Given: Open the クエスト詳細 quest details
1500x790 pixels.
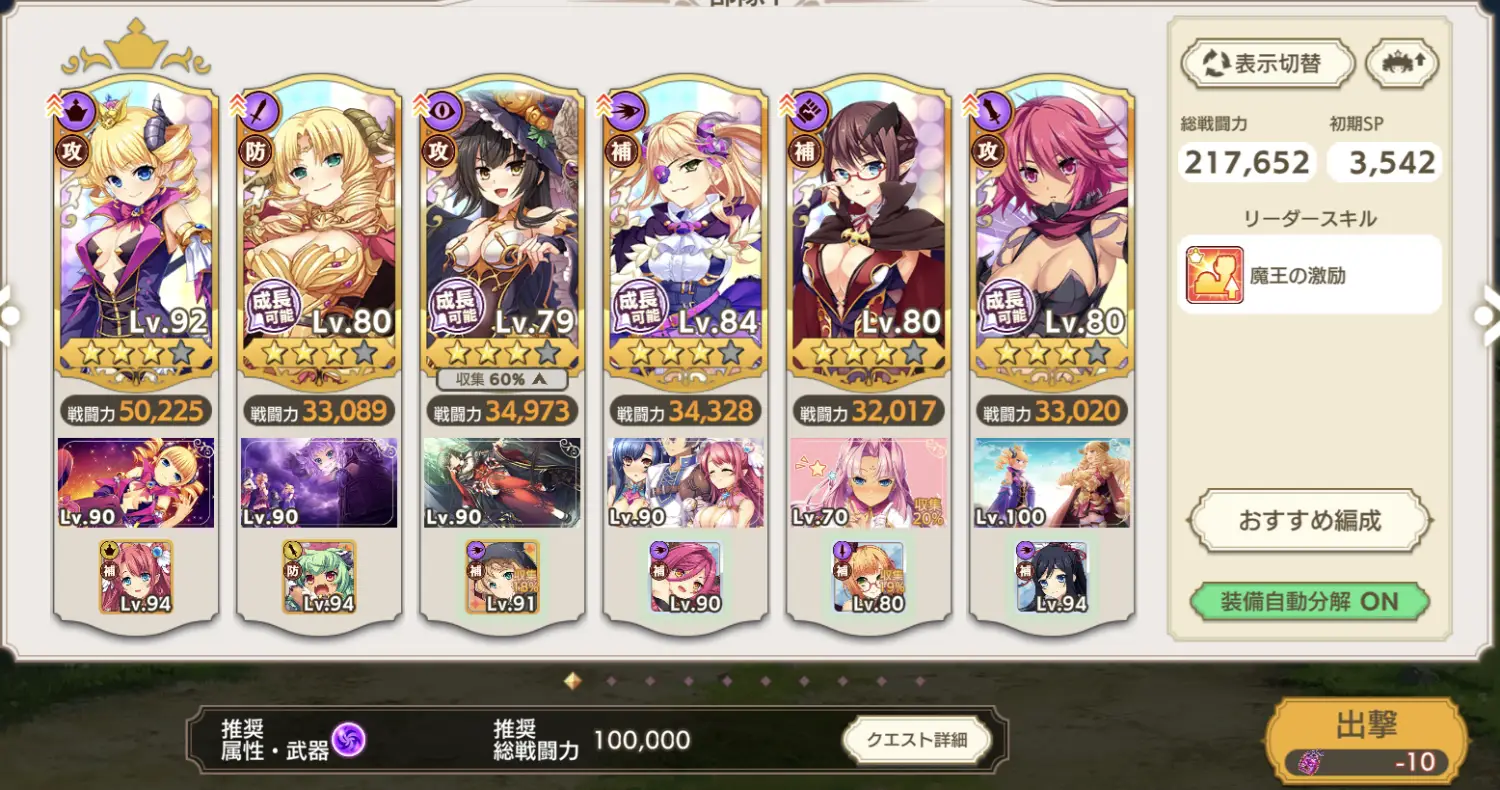Looking at the screenshot, I should coord(916,740).
